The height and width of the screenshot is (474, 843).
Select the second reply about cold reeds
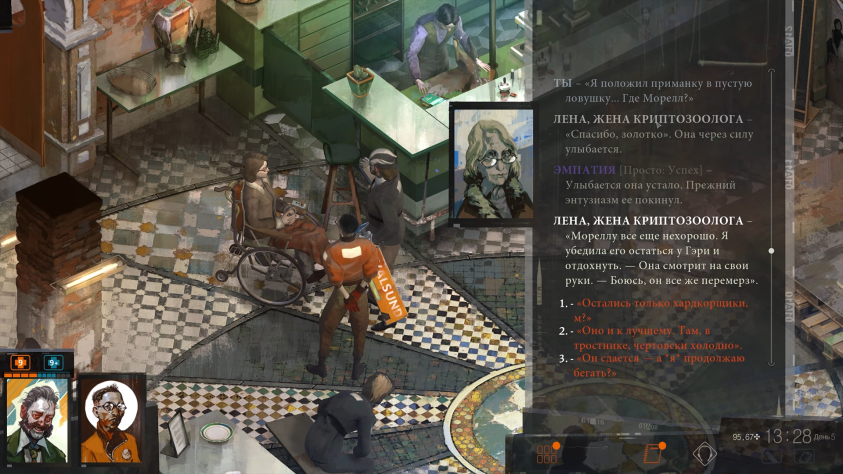pos(664,337)
